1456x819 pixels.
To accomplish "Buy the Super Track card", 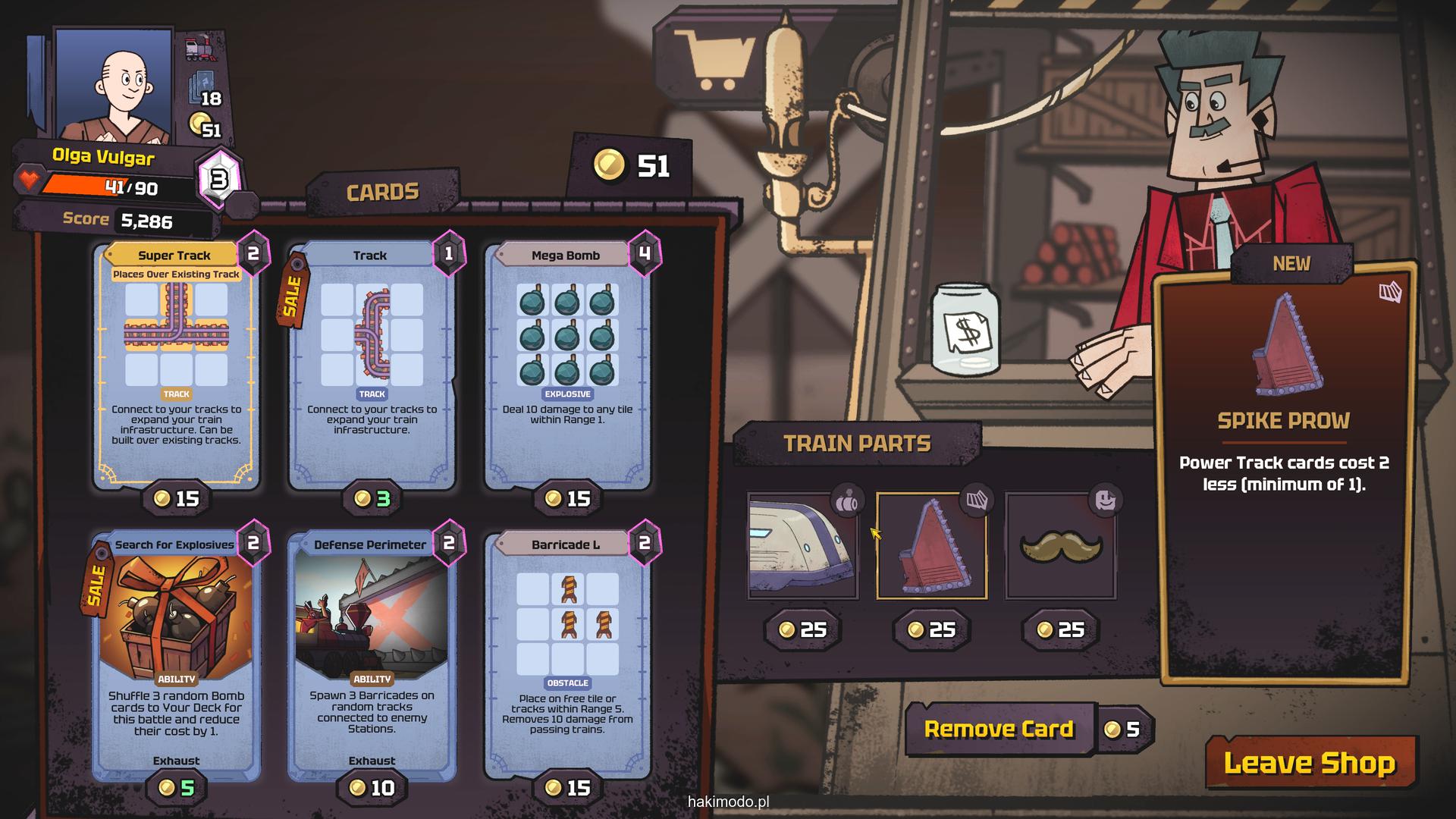I will 176,364.
